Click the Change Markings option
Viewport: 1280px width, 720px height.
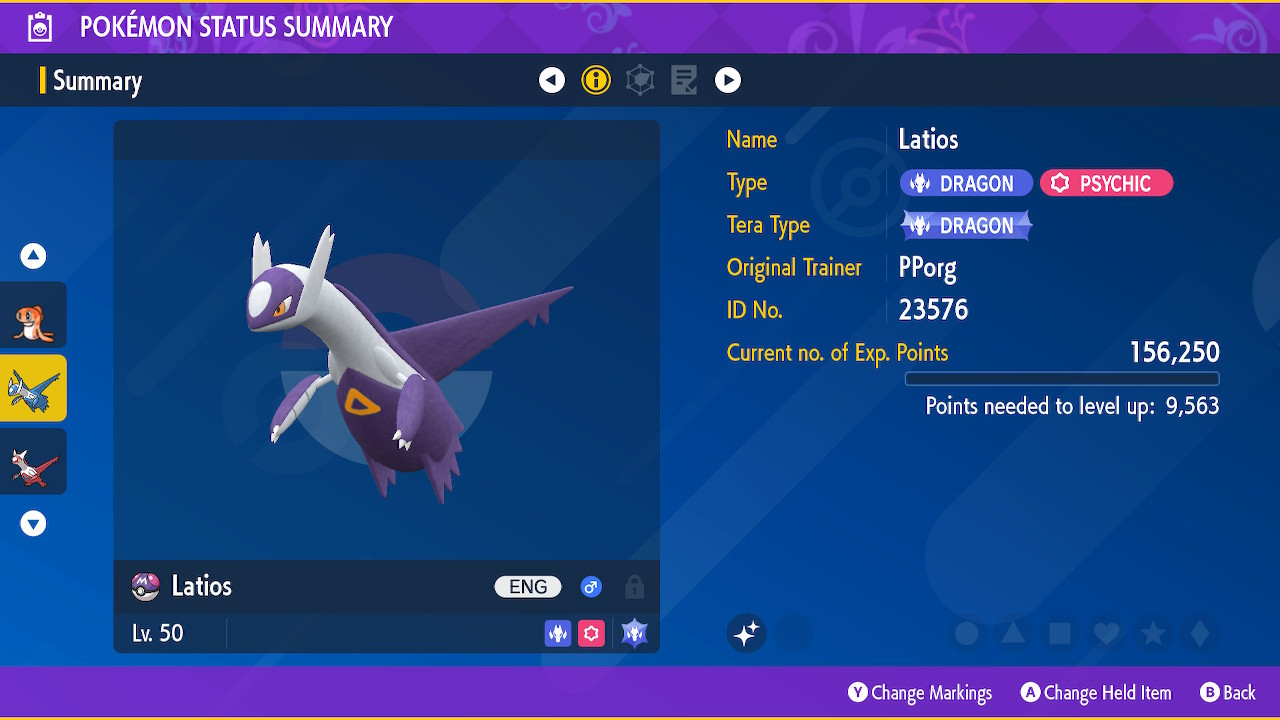920,693
